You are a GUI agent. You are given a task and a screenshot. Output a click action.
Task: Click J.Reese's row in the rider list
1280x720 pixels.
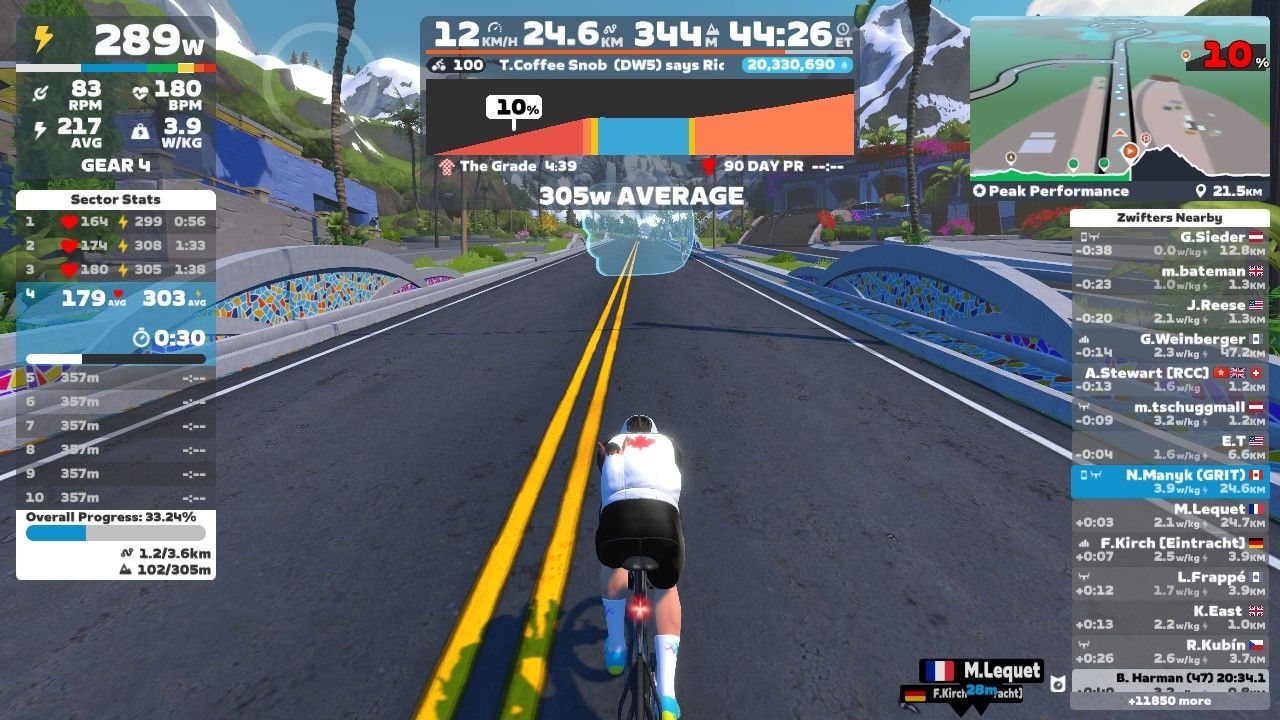[1169, 311]
